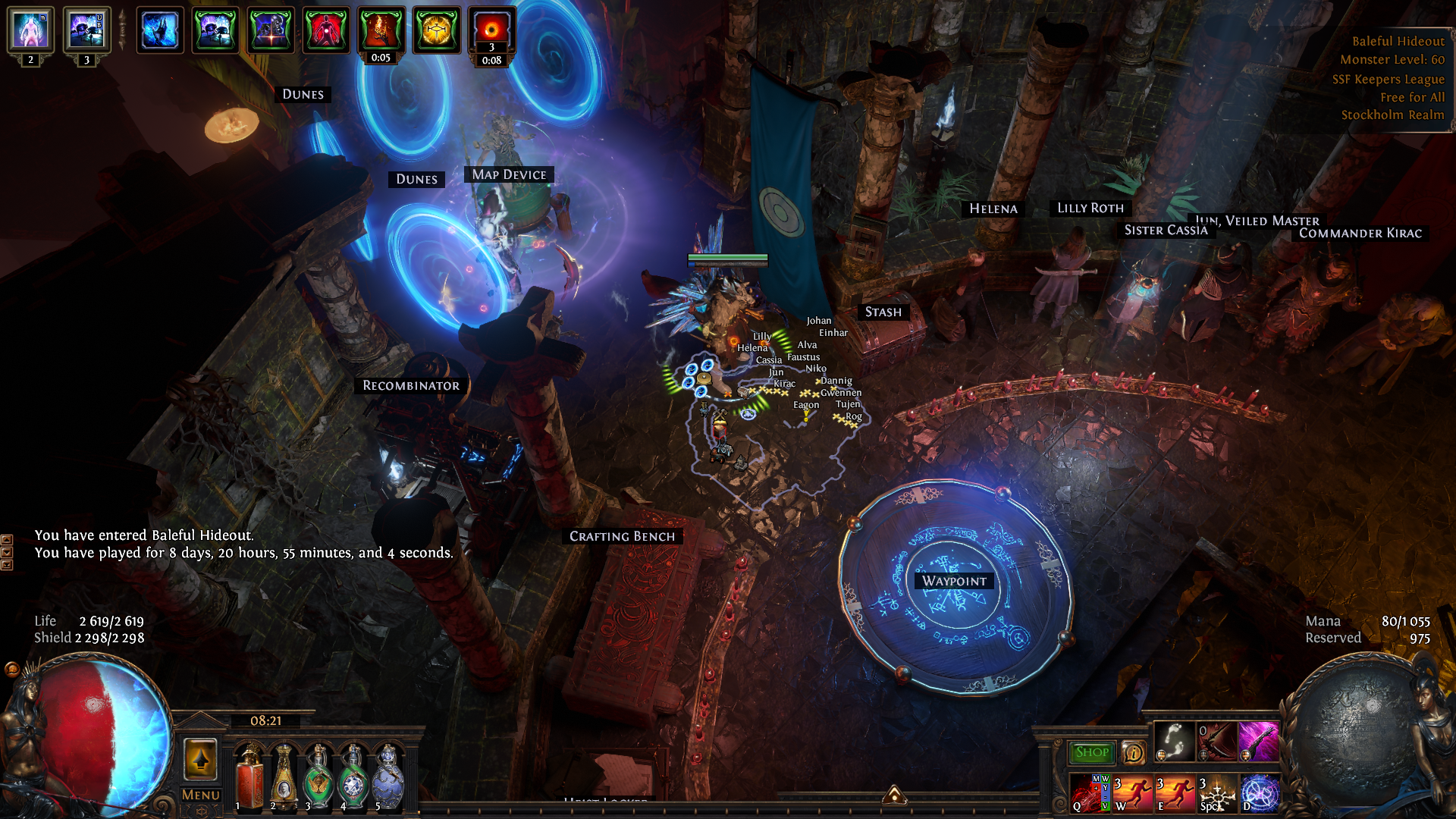
Task: Click the gold level-up arrow button
Action: (201, 759)
